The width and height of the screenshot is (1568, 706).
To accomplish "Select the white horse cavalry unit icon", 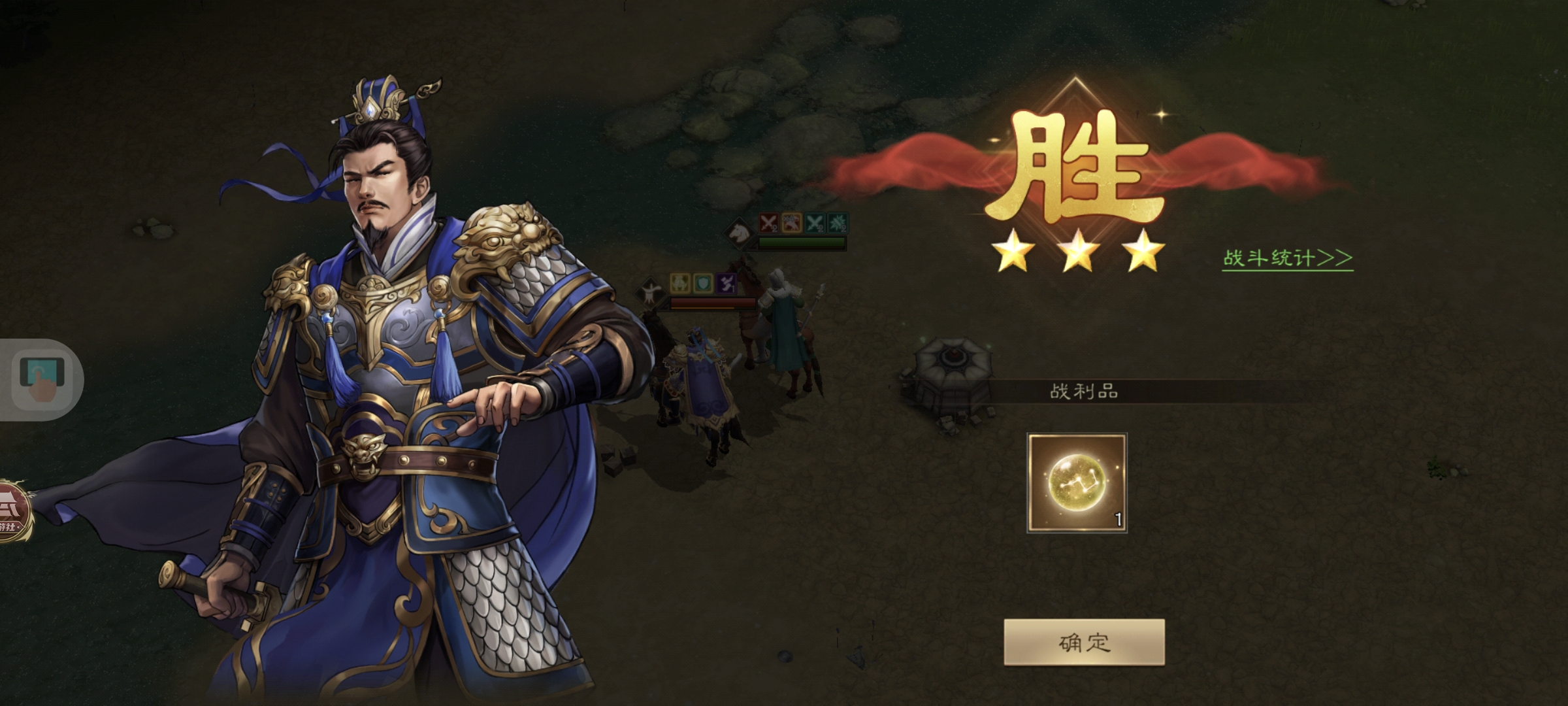I will pyautogui.click(x=739, y=233).
